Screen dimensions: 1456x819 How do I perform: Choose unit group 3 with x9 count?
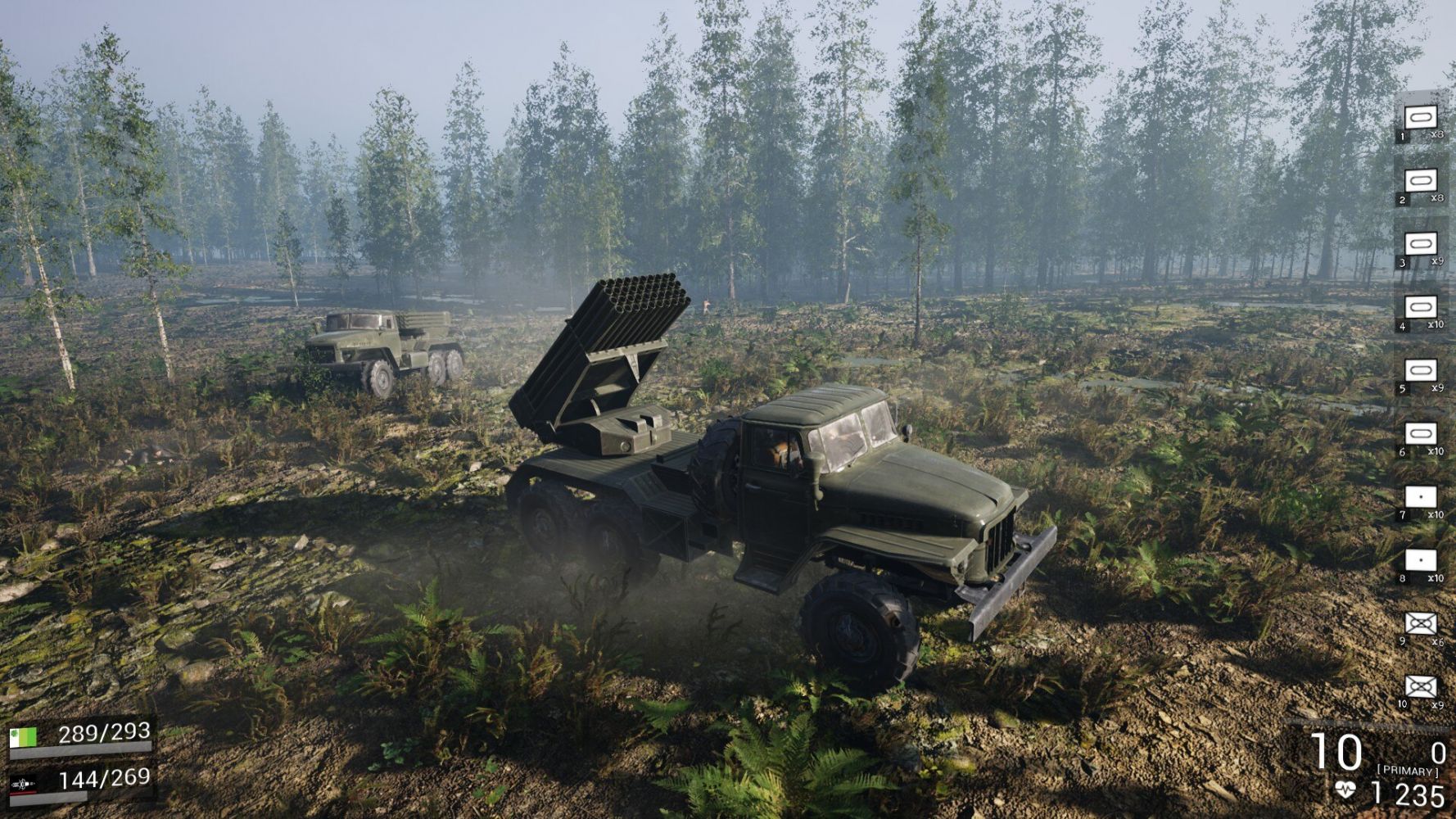[1421, 244]
